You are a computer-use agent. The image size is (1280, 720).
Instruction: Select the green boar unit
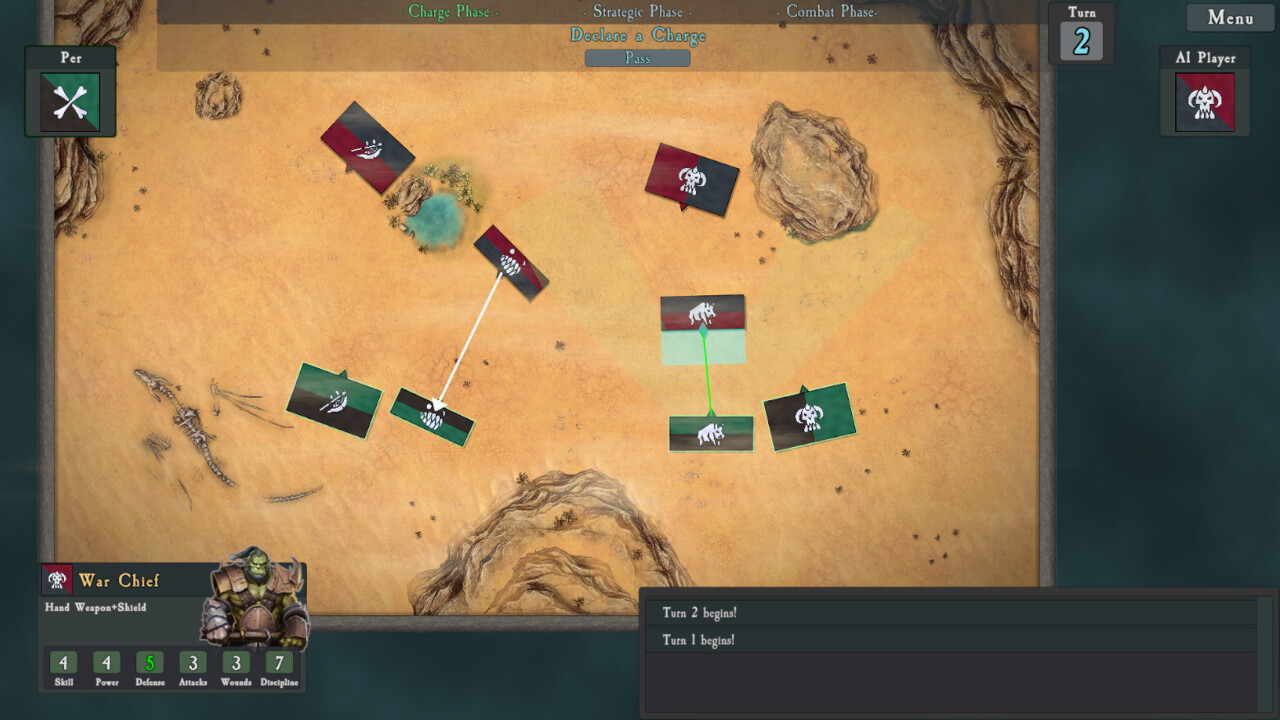[x=711, y=434]
